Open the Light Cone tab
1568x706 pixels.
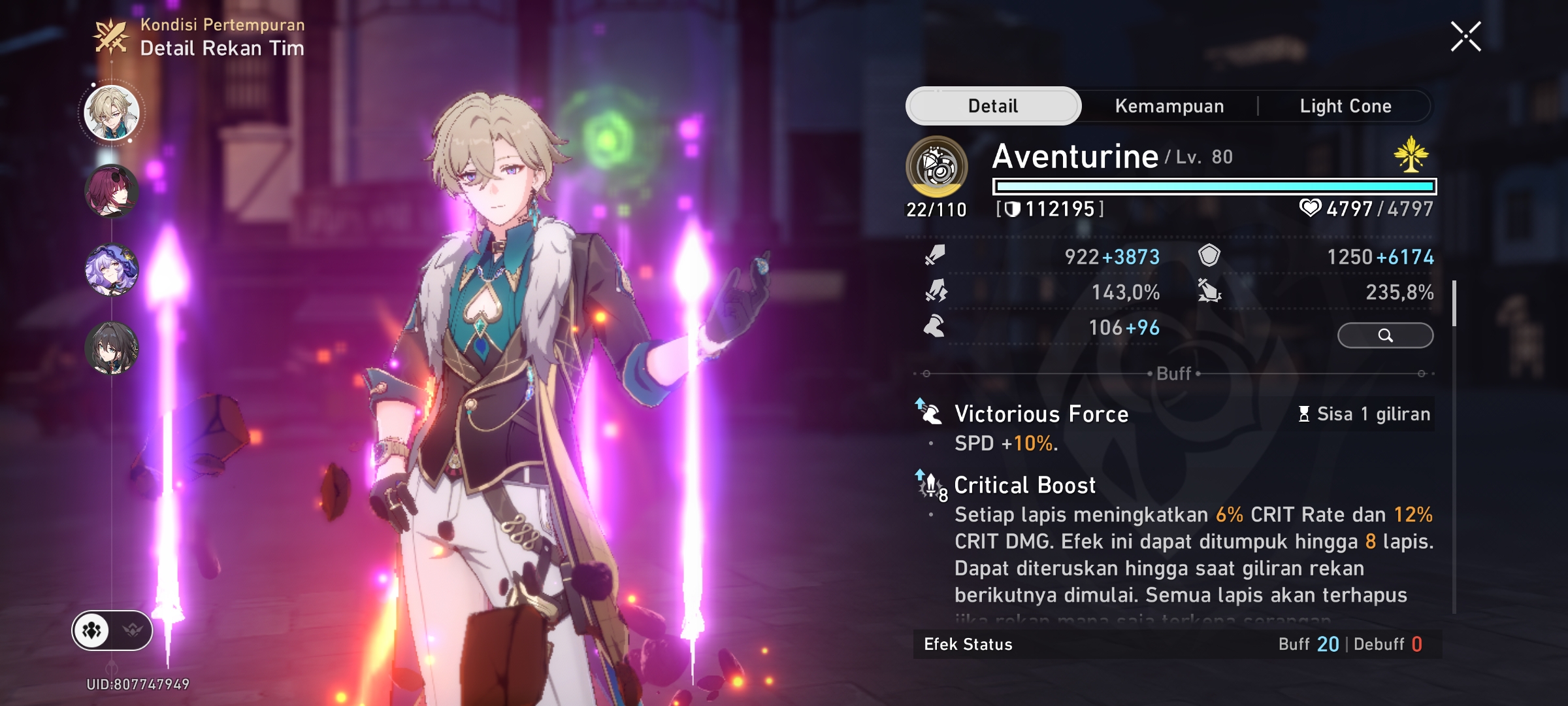pyautogui.click(x=1345, y=106)
